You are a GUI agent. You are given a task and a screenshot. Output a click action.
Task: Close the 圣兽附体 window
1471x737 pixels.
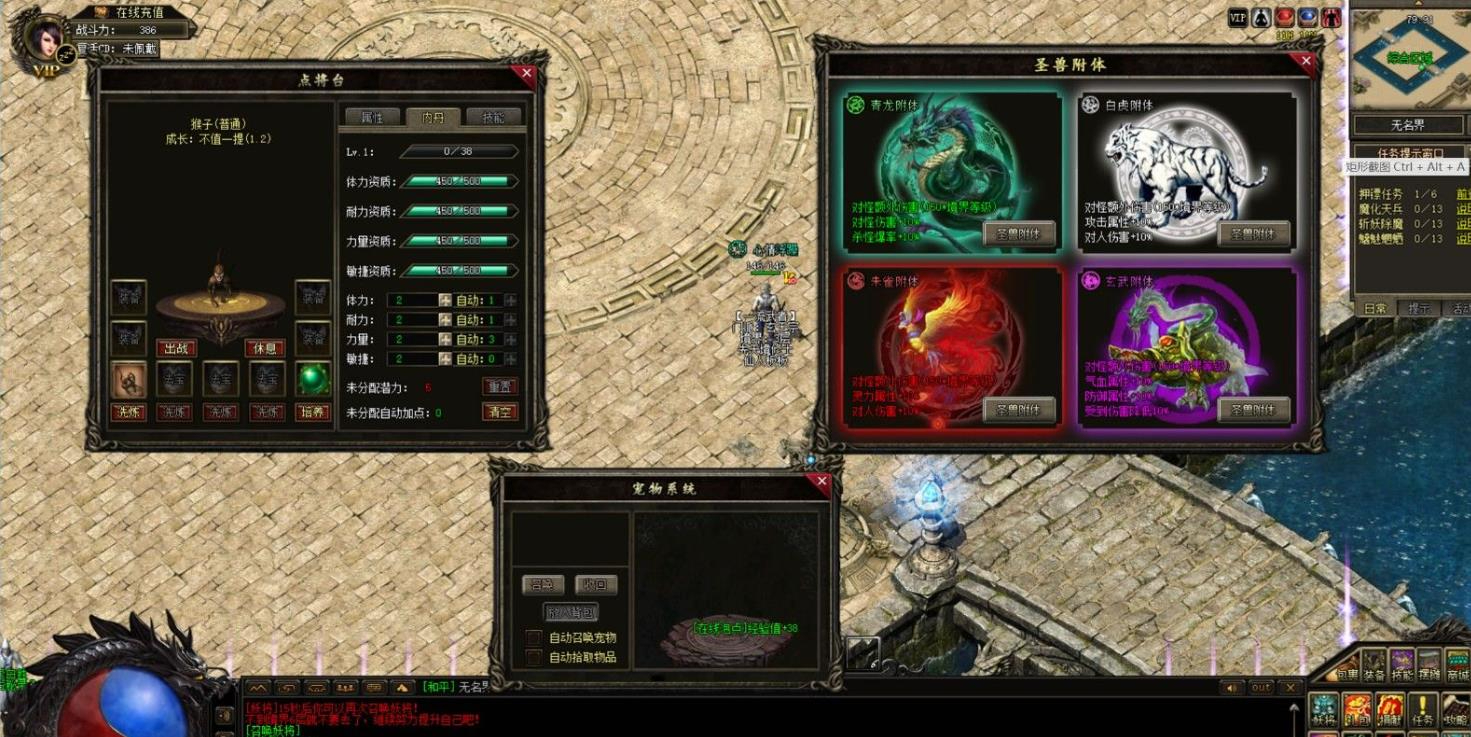tap(1305, 61)
